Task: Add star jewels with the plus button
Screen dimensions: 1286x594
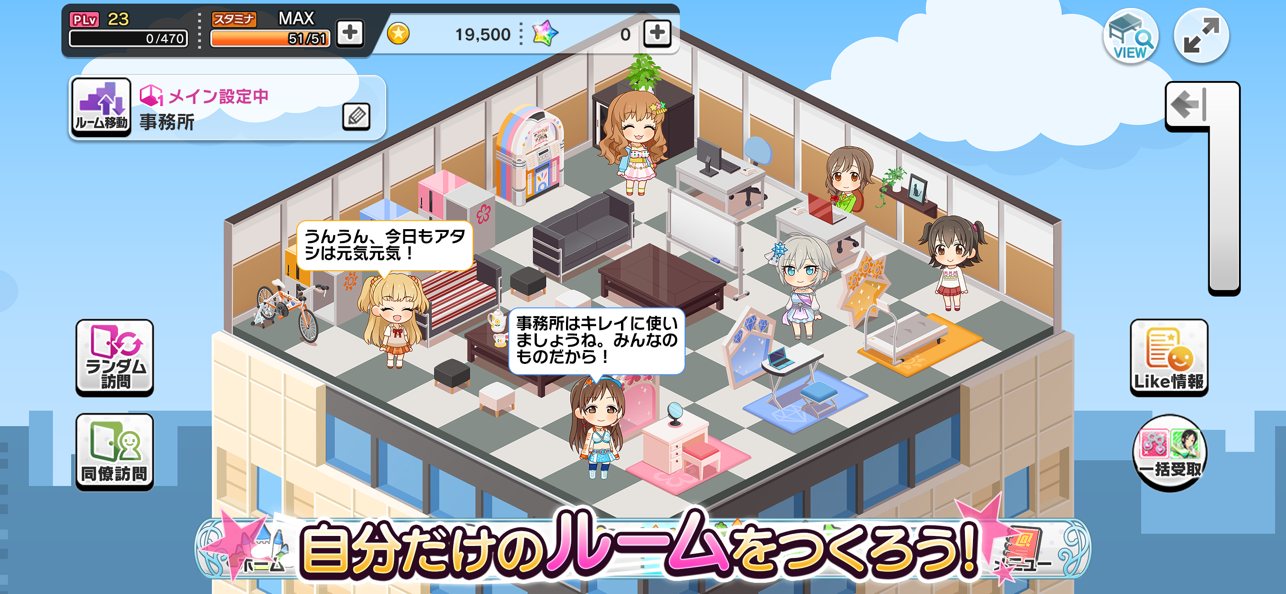Action: coord(657,33)
